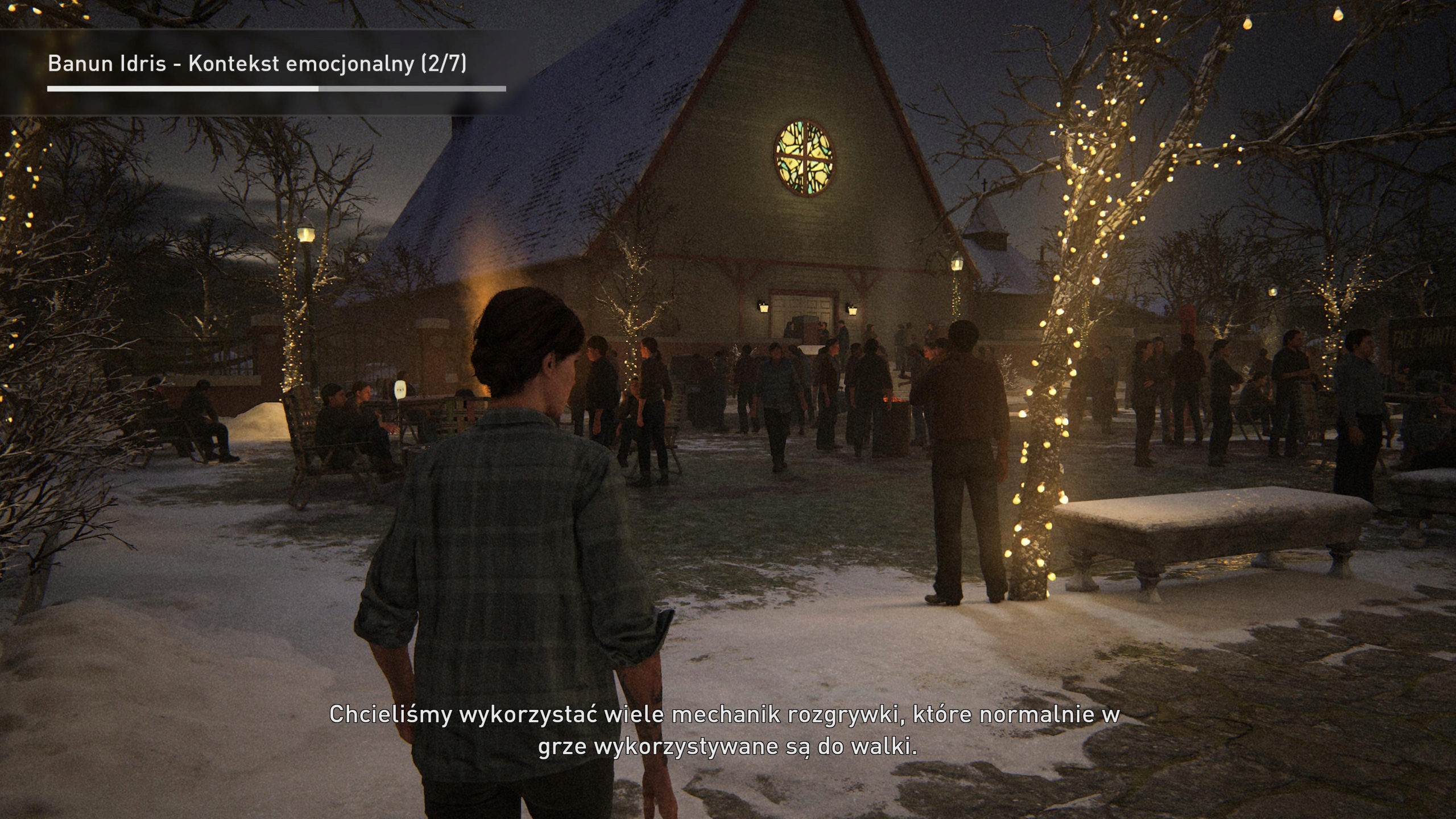Click the commentary playback progress bar
The width and height of the screenshot is (1456, 819).
coord(276,89)
